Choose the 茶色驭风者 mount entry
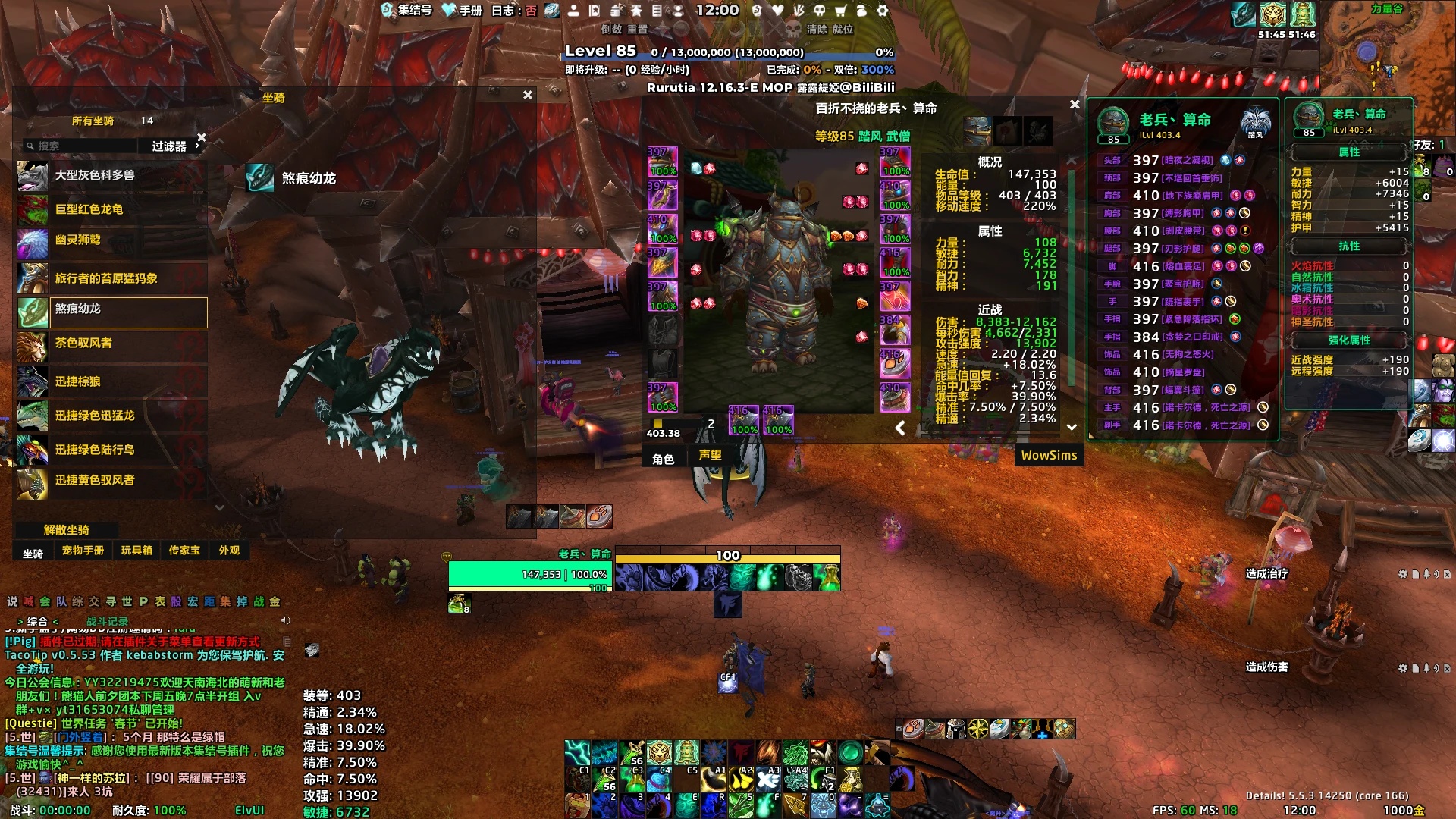This screenshot has height=819, width=1456. tap(112, 343)
